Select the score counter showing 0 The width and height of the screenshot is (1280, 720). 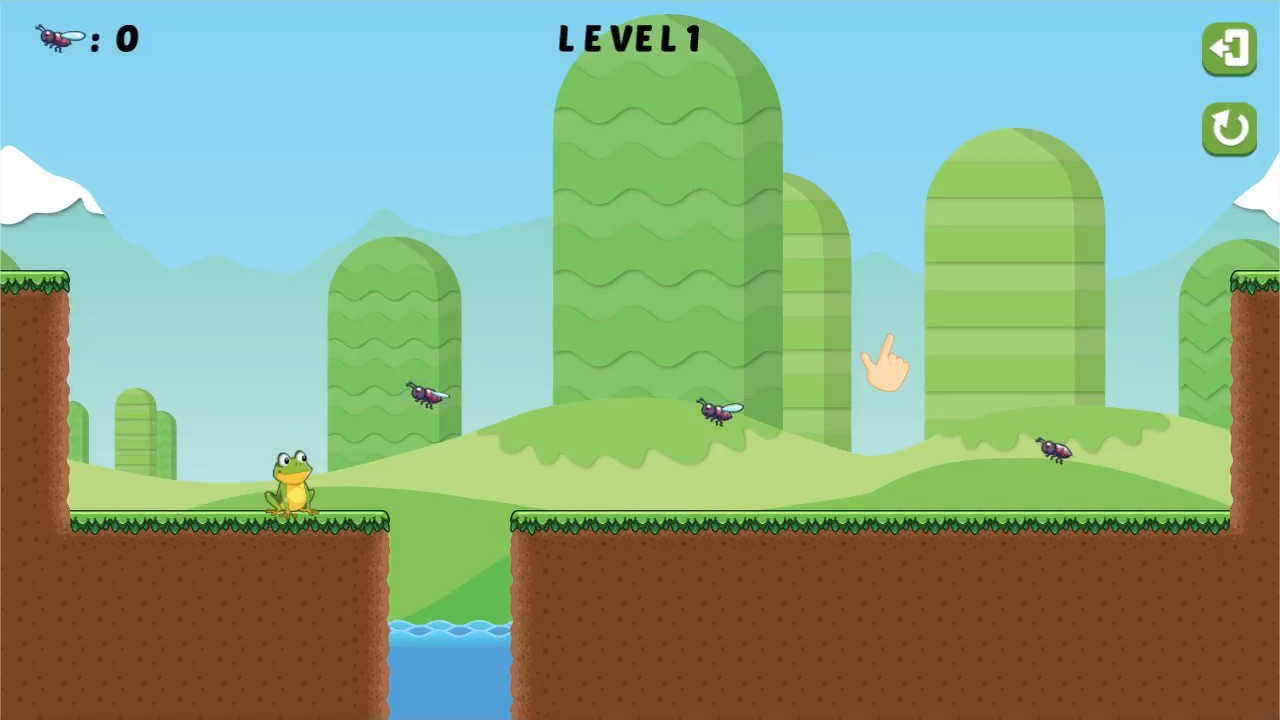(x=125, y=38)
